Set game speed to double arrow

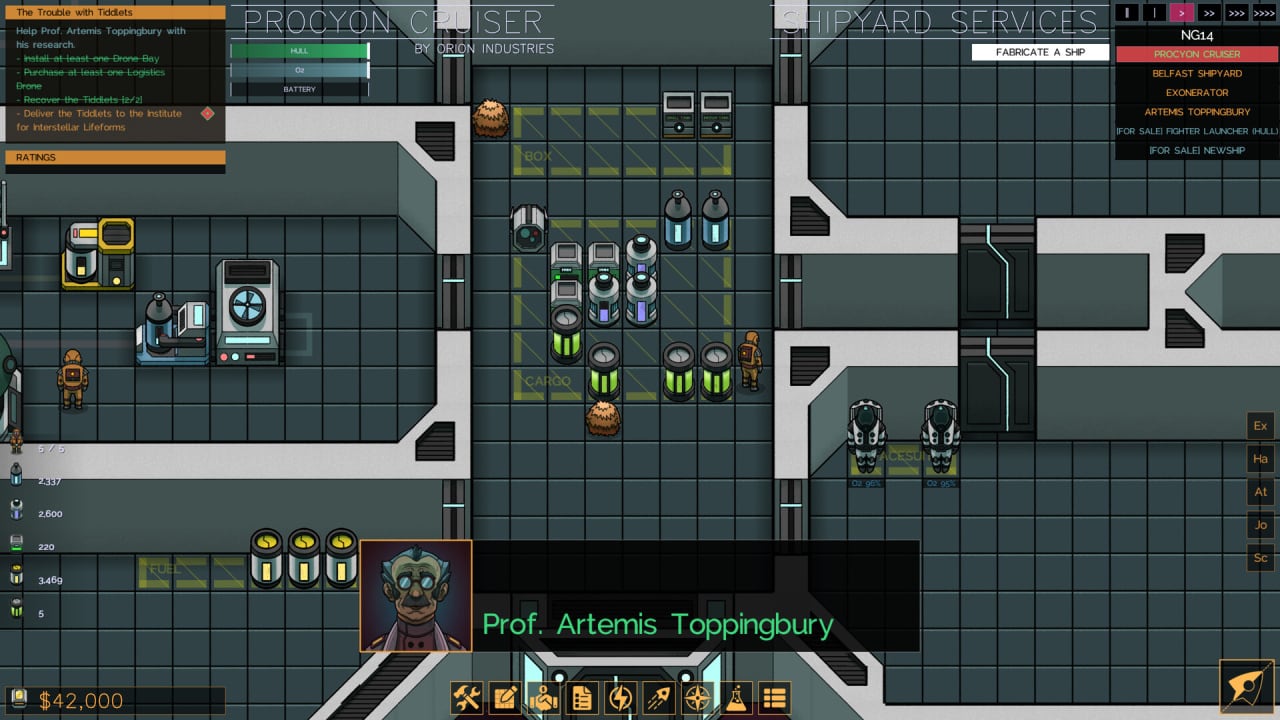coord(1209,13)
